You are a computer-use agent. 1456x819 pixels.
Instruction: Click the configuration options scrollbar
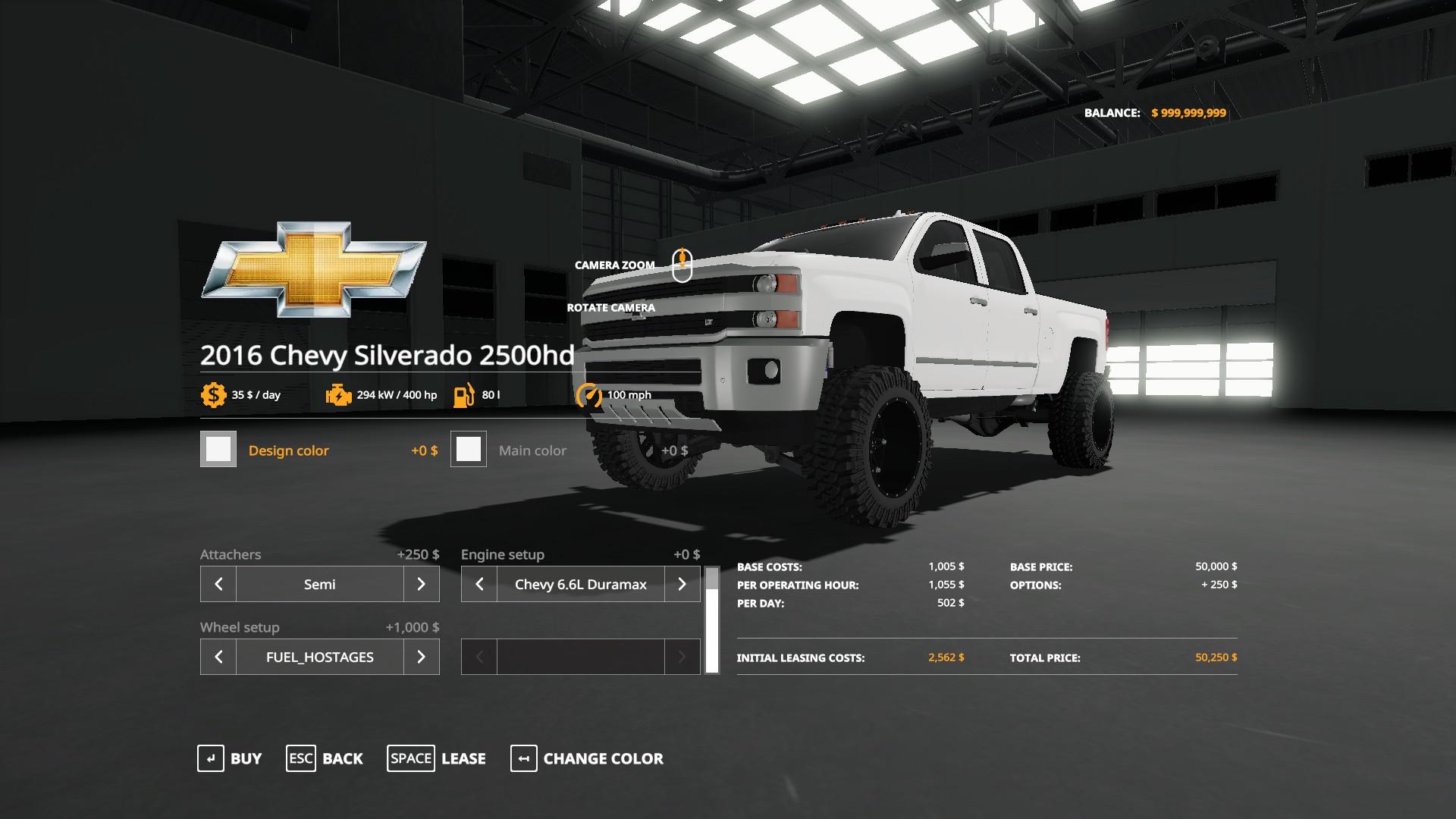pyautogui.click(x=711, y=622)
